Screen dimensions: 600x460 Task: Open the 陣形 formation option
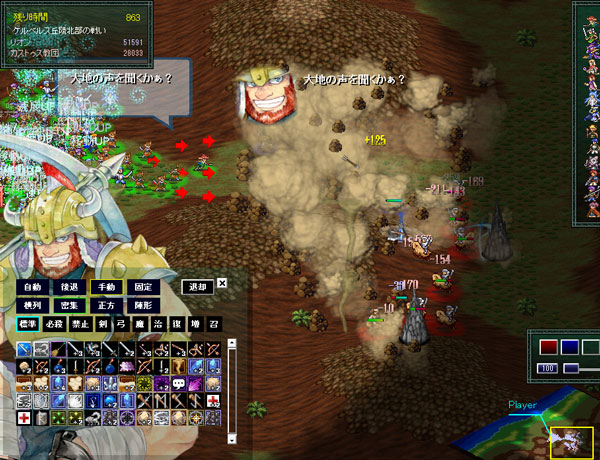(x=144, y=305)
